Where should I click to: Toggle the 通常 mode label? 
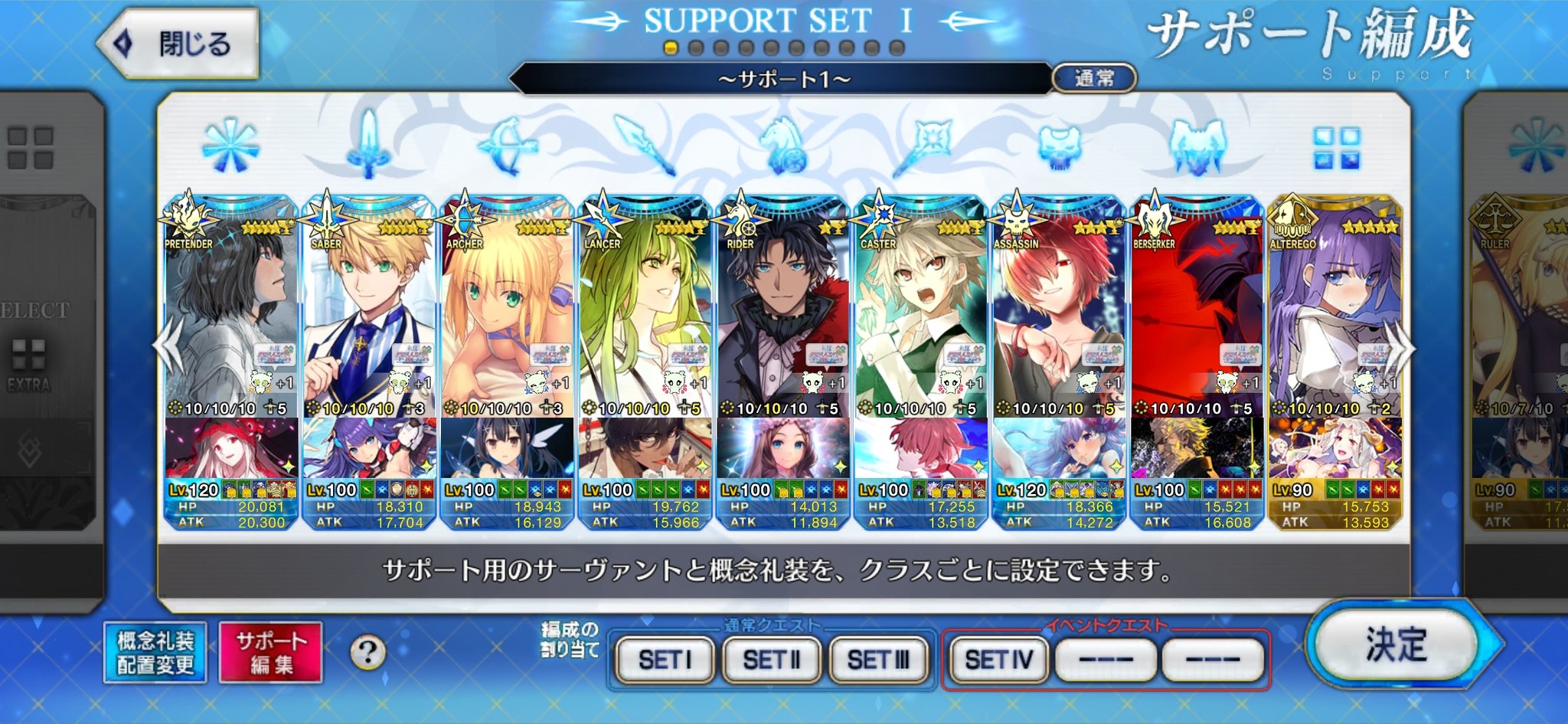click(x=1094, y=78)
